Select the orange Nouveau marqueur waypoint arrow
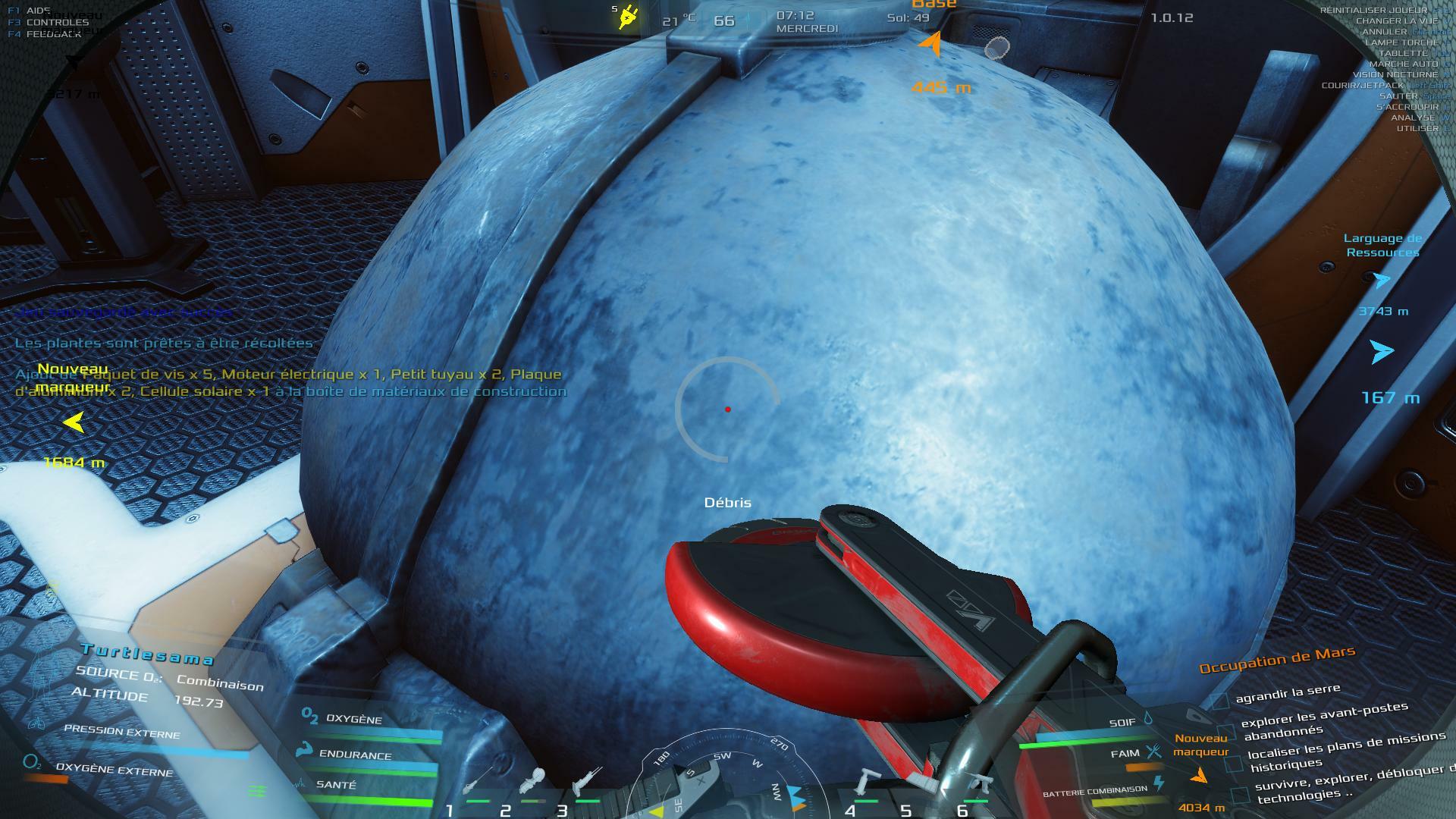 tap(1199, 776)
